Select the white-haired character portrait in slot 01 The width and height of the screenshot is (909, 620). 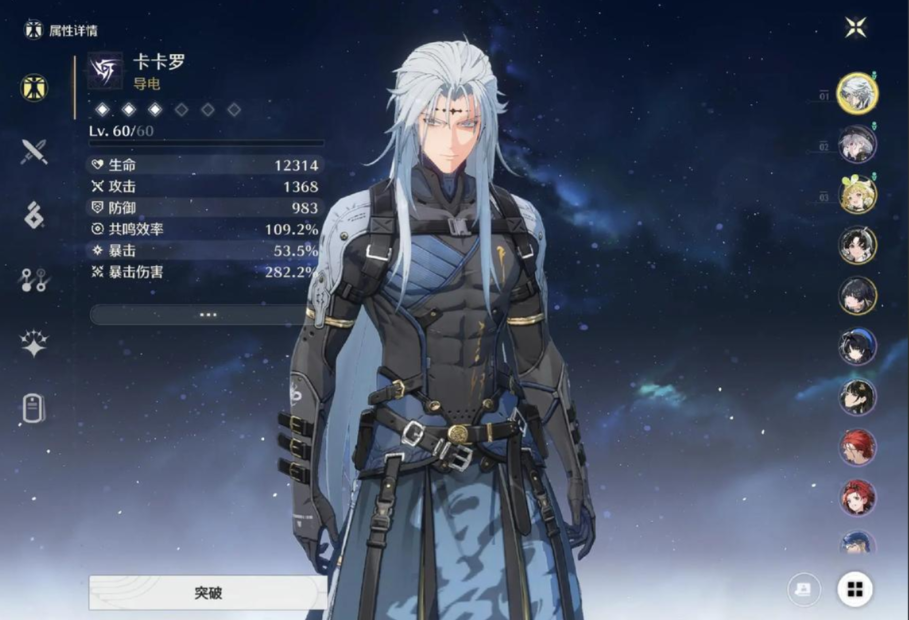coord(857,93)
